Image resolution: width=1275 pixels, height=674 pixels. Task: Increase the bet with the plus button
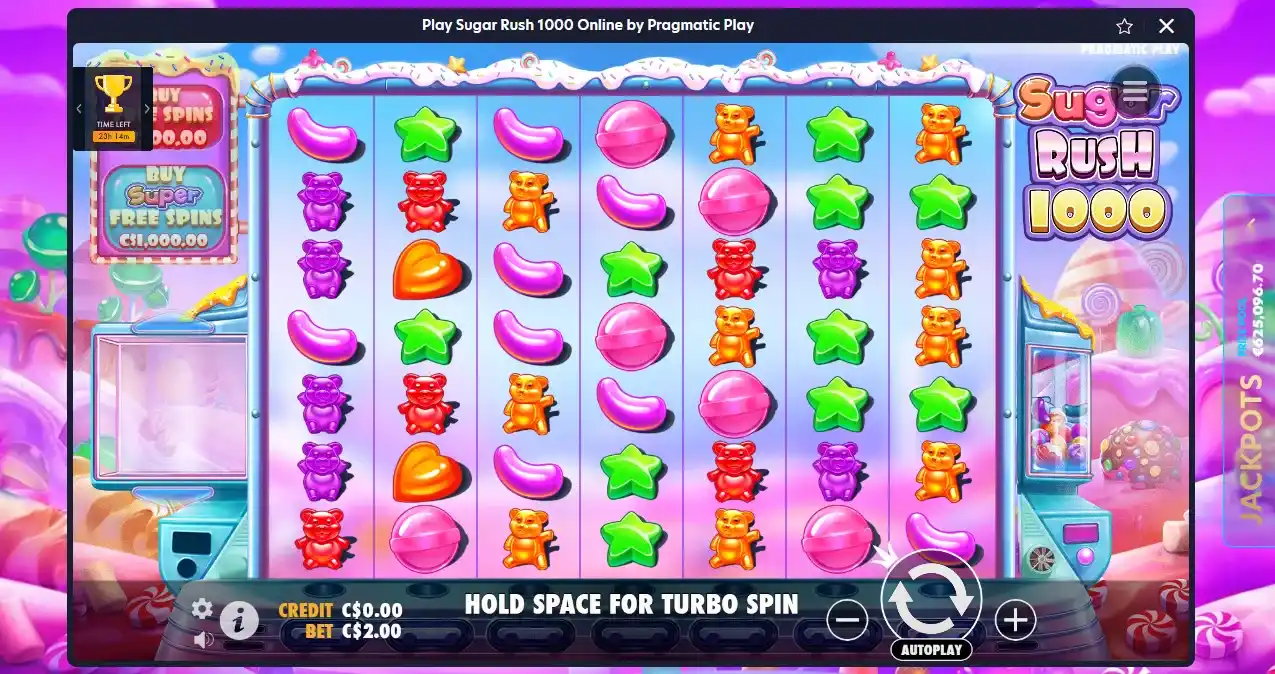tap(1015, 621)
